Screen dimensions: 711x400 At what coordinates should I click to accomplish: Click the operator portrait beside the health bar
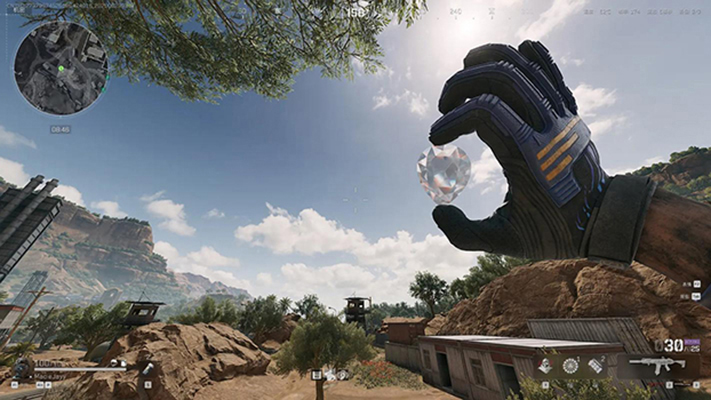point(22,368)
